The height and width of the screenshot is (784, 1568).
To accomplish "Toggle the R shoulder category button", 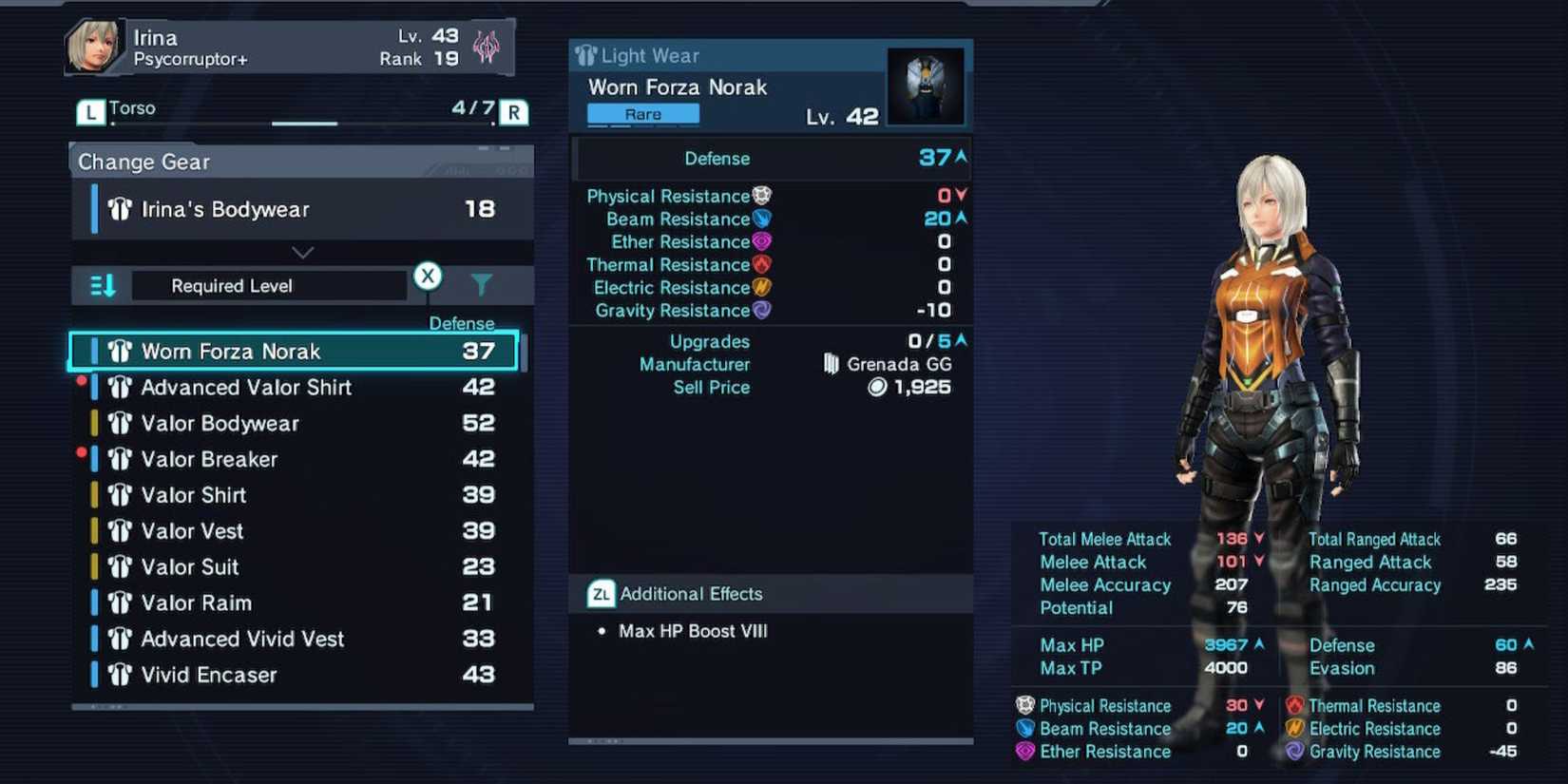I will point(513,111).
